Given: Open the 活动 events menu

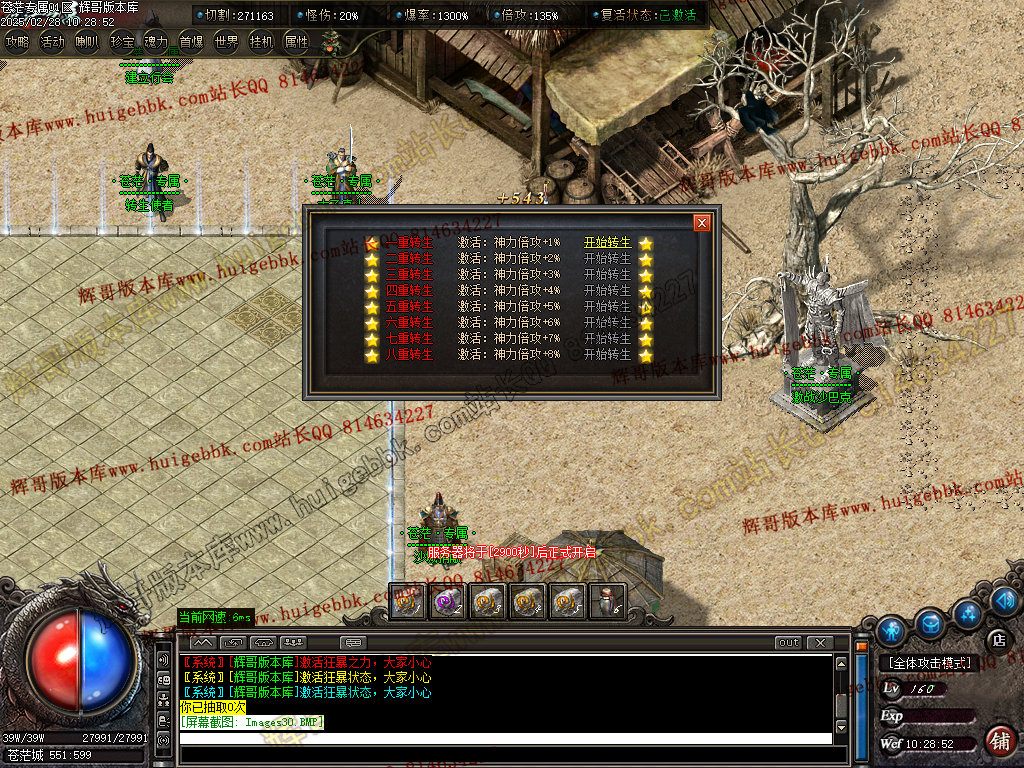Looking at the screenshot, I should coord(52,42).
